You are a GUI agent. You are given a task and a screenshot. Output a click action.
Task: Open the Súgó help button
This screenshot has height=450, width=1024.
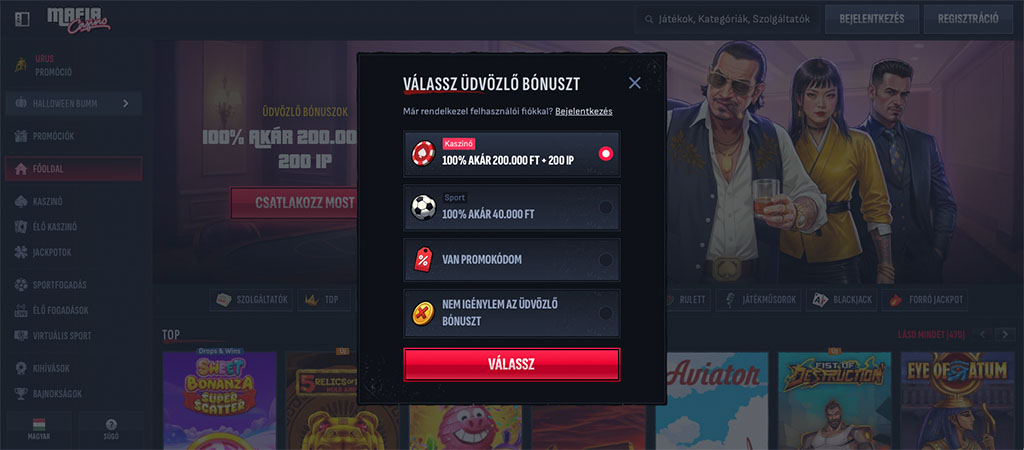[111, 428]
